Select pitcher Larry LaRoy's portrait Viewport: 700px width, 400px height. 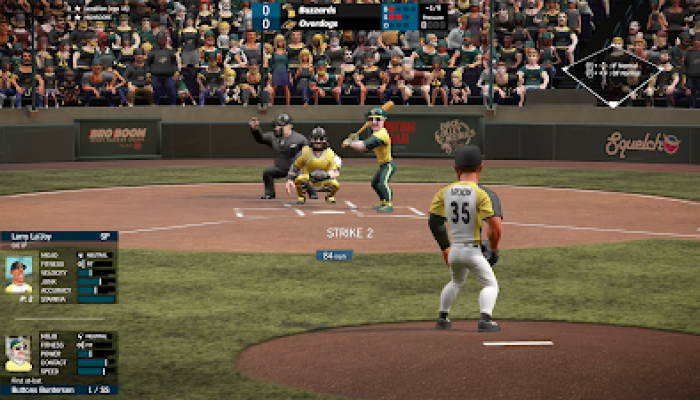coord(18,274)
